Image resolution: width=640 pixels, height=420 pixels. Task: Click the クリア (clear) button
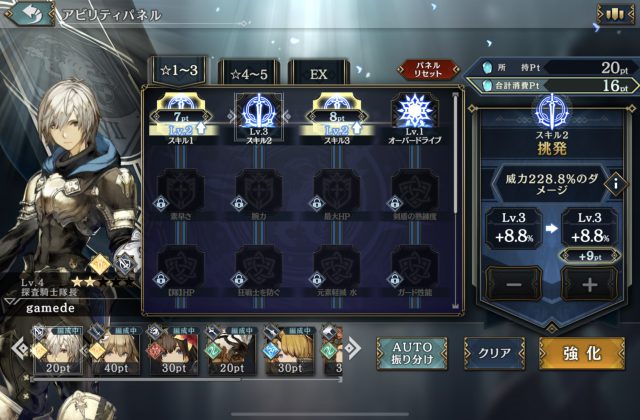point(494,354)
